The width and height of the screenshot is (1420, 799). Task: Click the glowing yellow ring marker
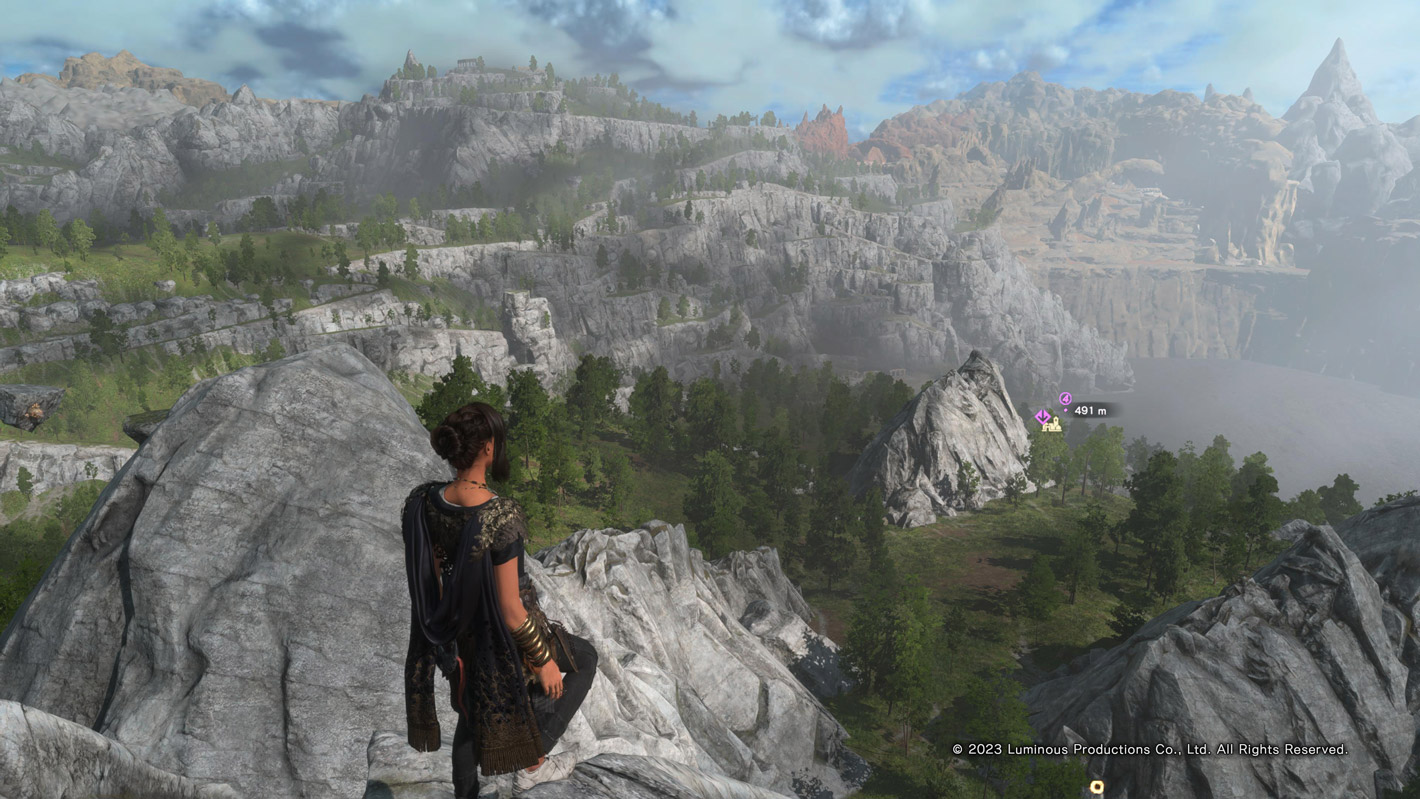tap(1097, 788)
